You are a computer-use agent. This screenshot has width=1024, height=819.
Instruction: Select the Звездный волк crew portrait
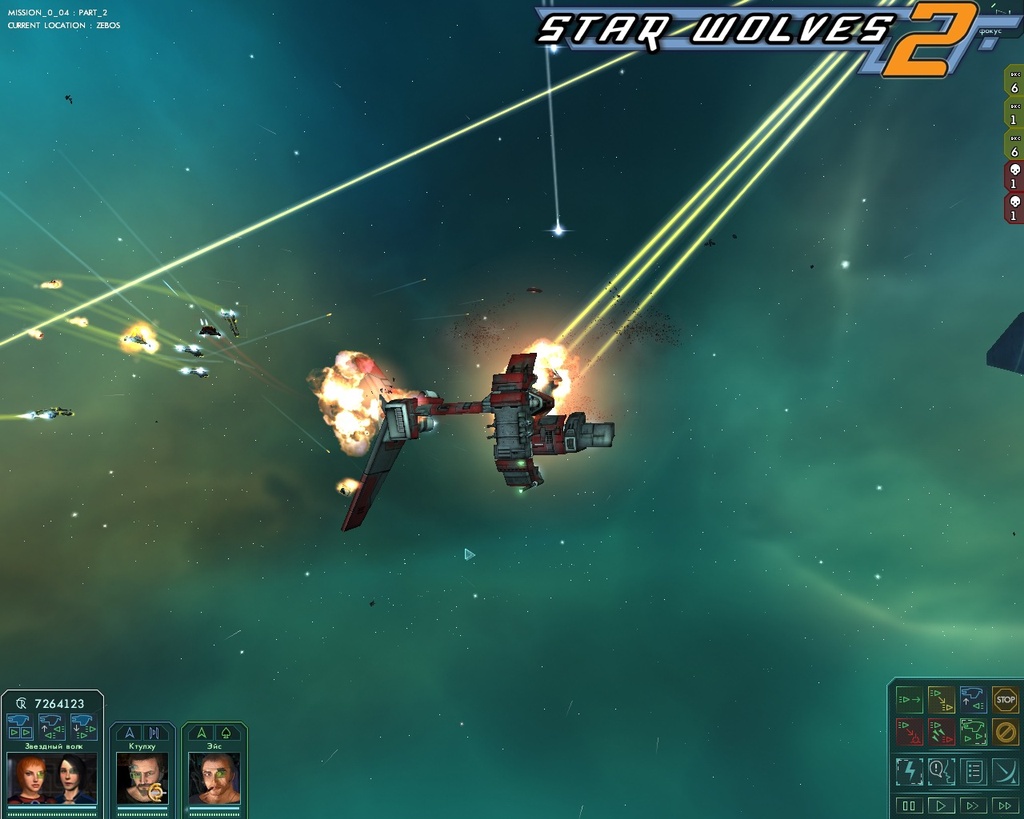coord(52,779)
